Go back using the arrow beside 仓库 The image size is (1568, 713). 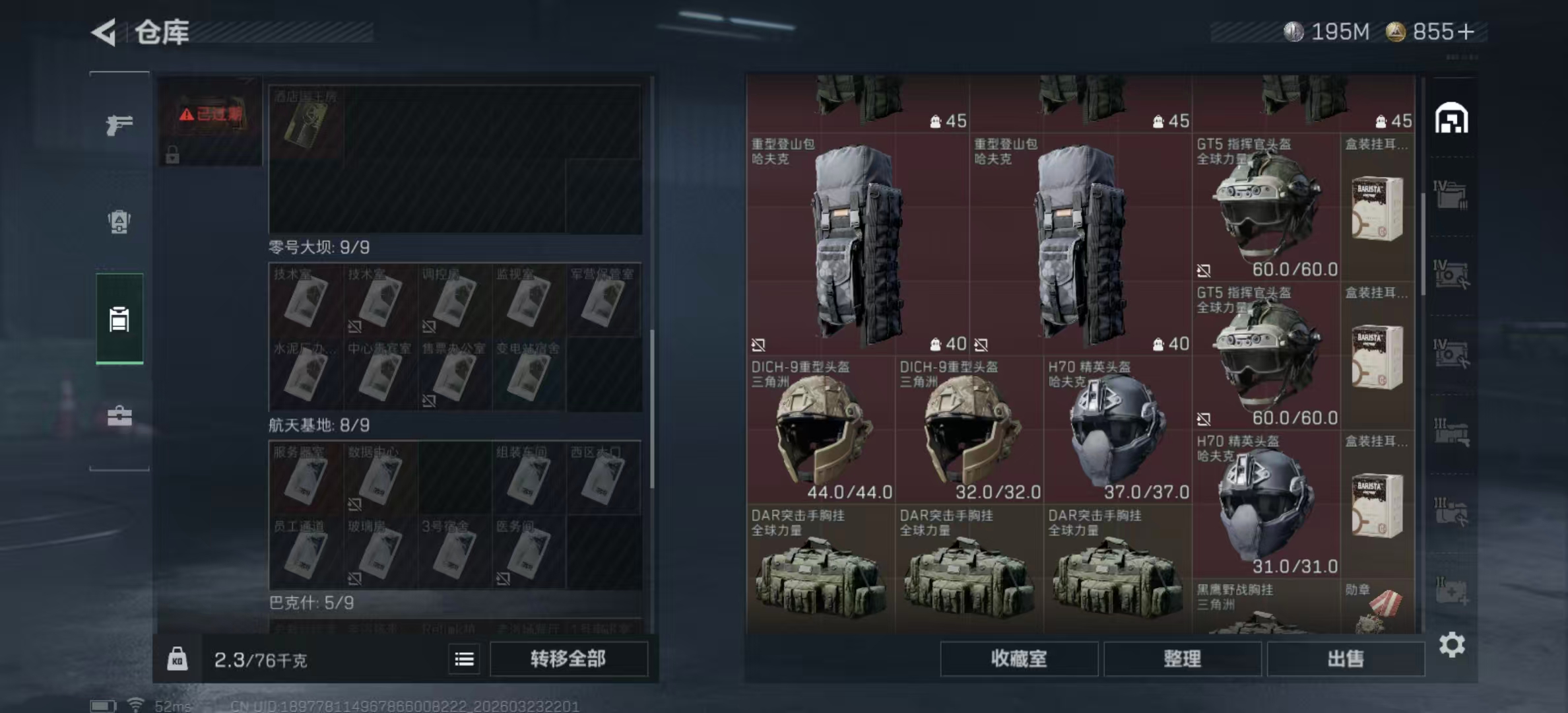104,32
